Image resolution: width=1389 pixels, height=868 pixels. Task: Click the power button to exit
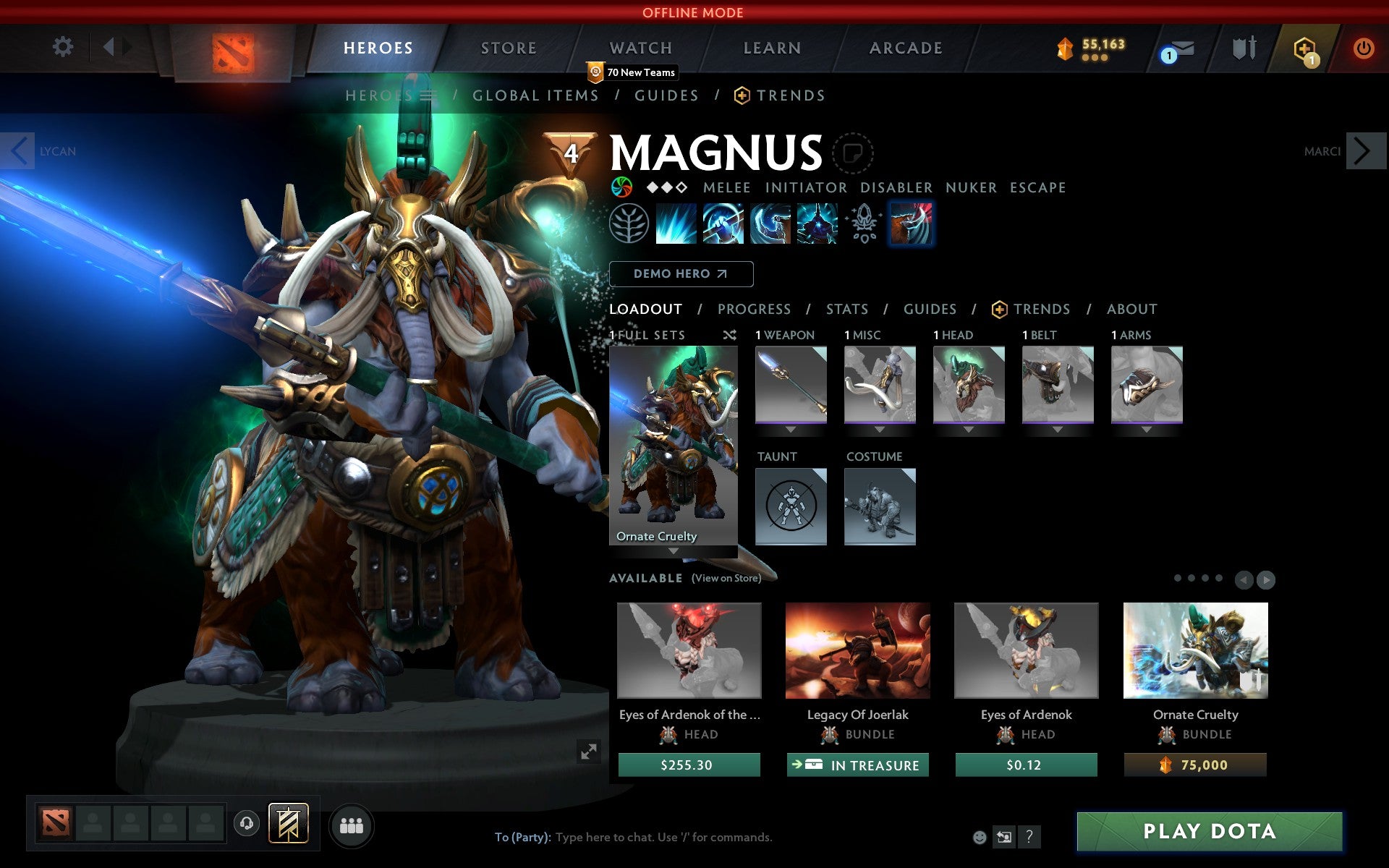click(1364, 49)
